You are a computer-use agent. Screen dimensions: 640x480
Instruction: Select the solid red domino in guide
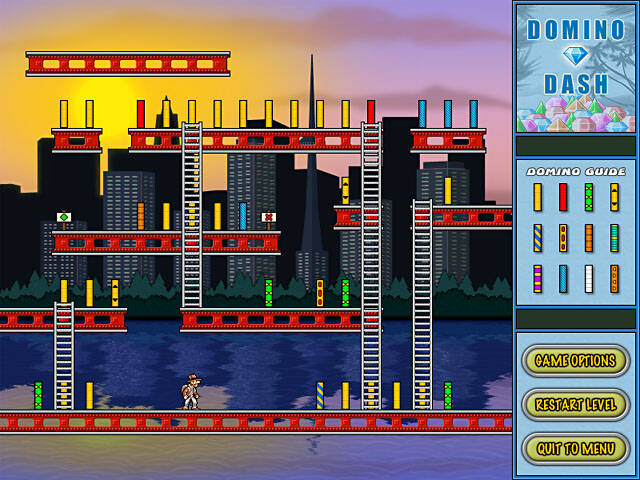(563, 197)
